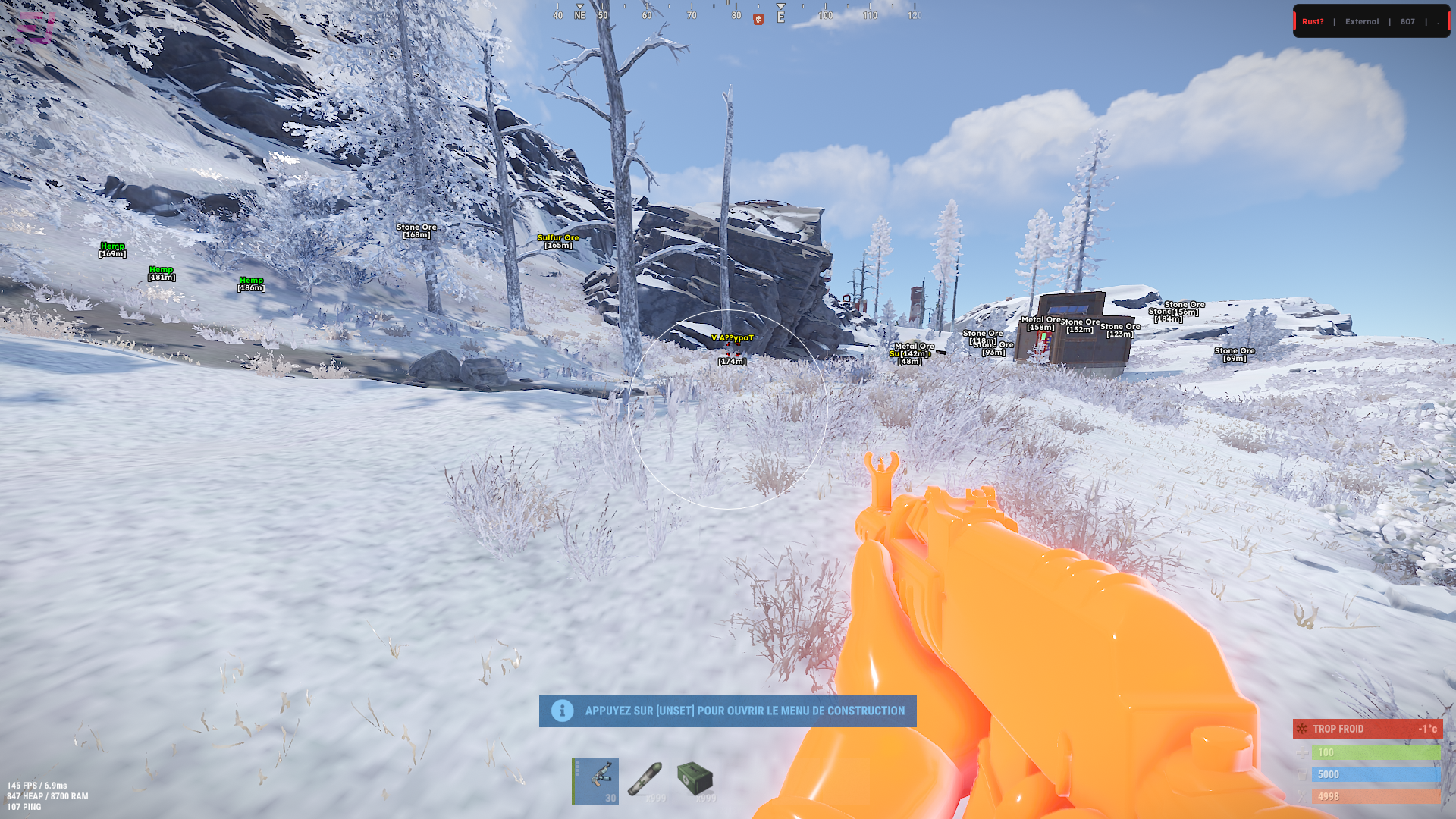This screenshot has height=819, width=1456.
Task: Click the Rust? label in the top-right overlay
Action: 1312,21
